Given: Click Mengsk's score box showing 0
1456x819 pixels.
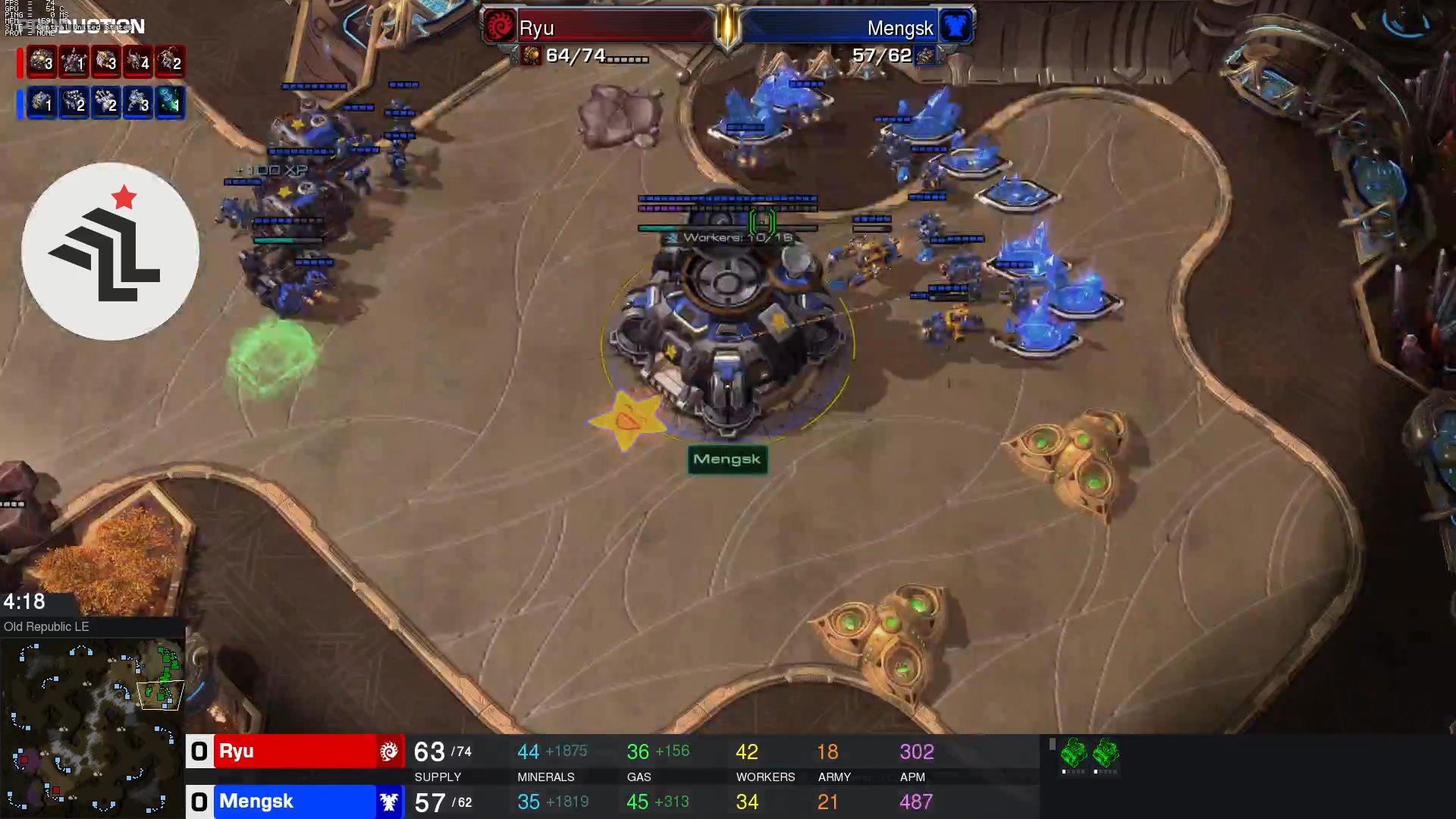Looking at the screenshot, I should 199,802.
